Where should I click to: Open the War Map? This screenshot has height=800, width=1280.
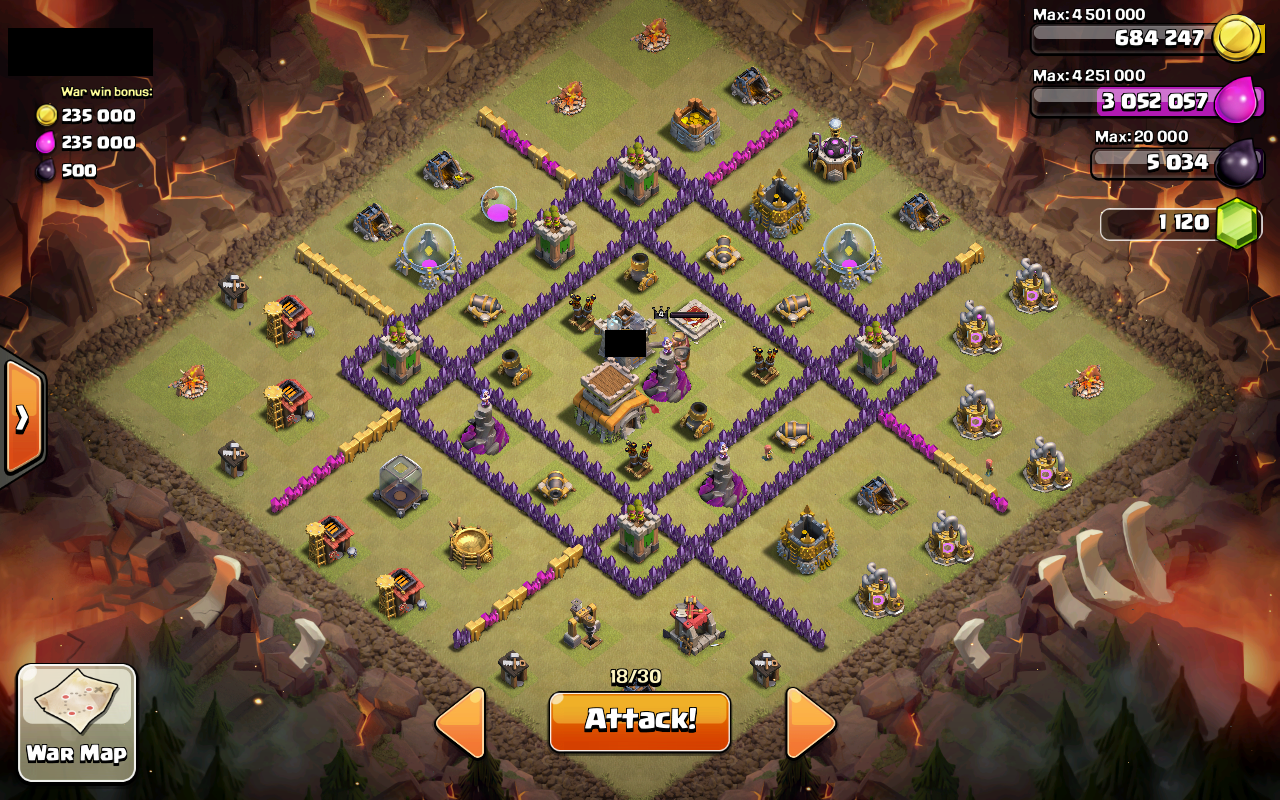(x=77, y=722)
